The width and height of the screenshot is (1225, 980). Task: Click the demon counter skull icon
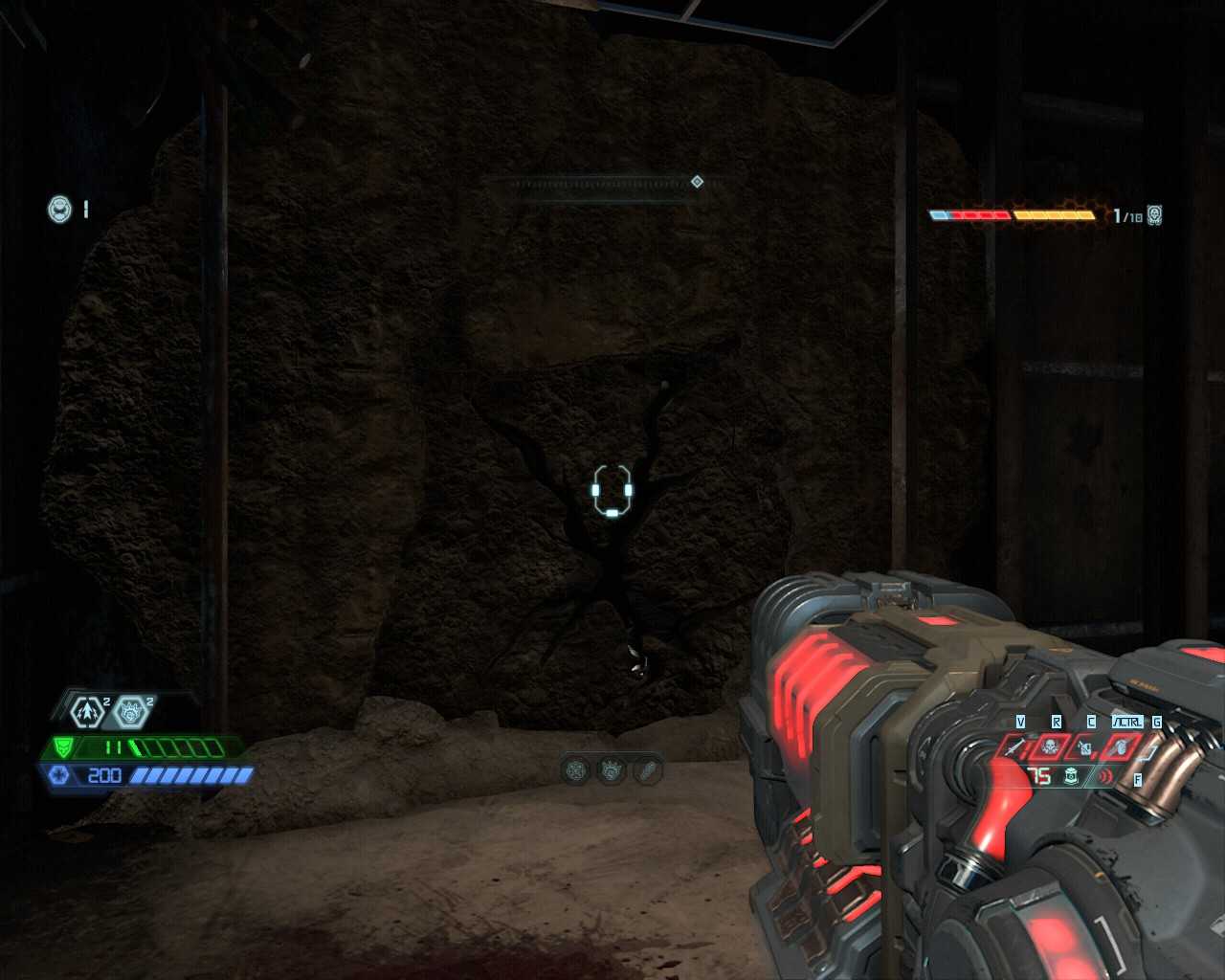(1155, 215)
